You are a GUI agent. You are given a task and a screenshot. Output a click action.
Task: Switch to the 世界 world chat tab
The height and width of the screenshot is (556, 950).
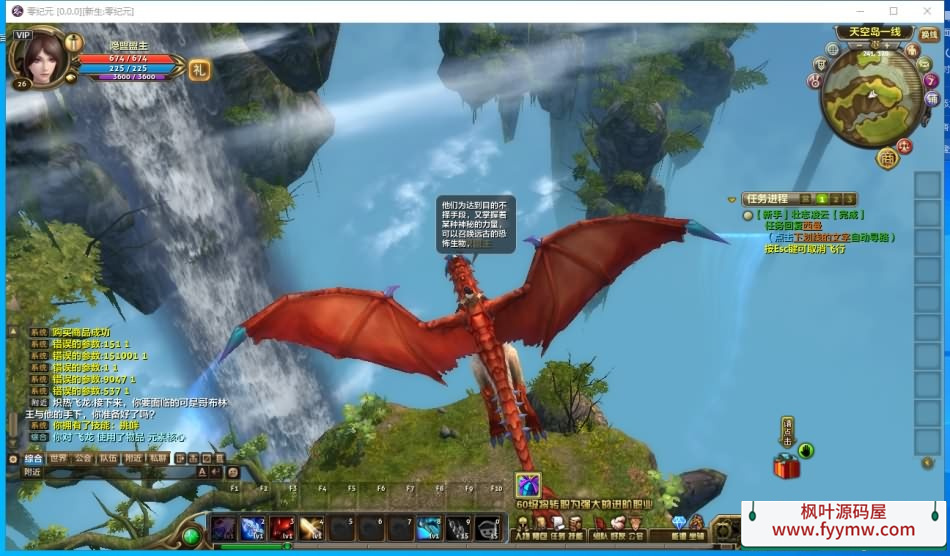(58, 458)
